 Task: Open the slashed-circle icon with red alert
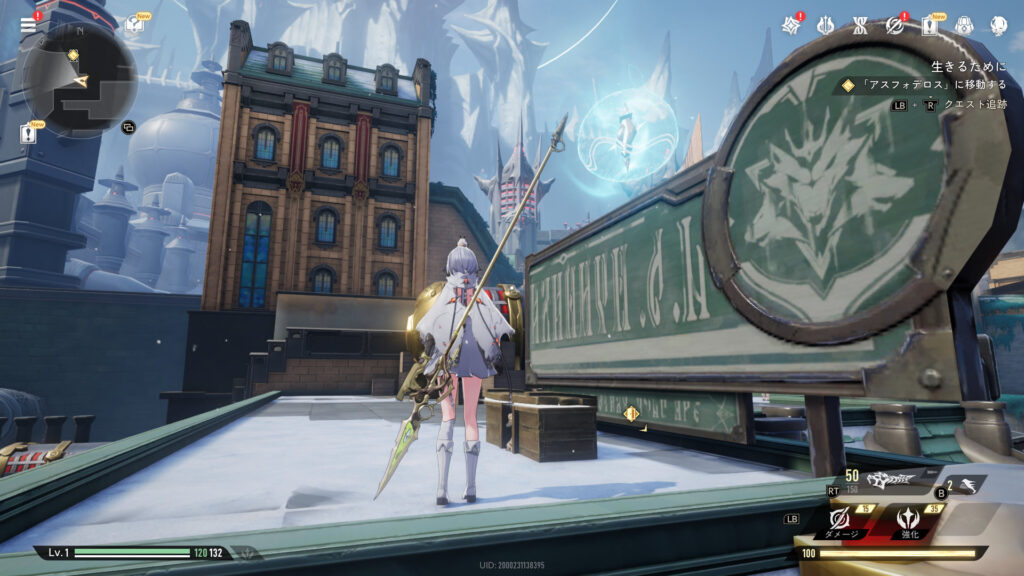pyautogui.click(x=894, y=25)
